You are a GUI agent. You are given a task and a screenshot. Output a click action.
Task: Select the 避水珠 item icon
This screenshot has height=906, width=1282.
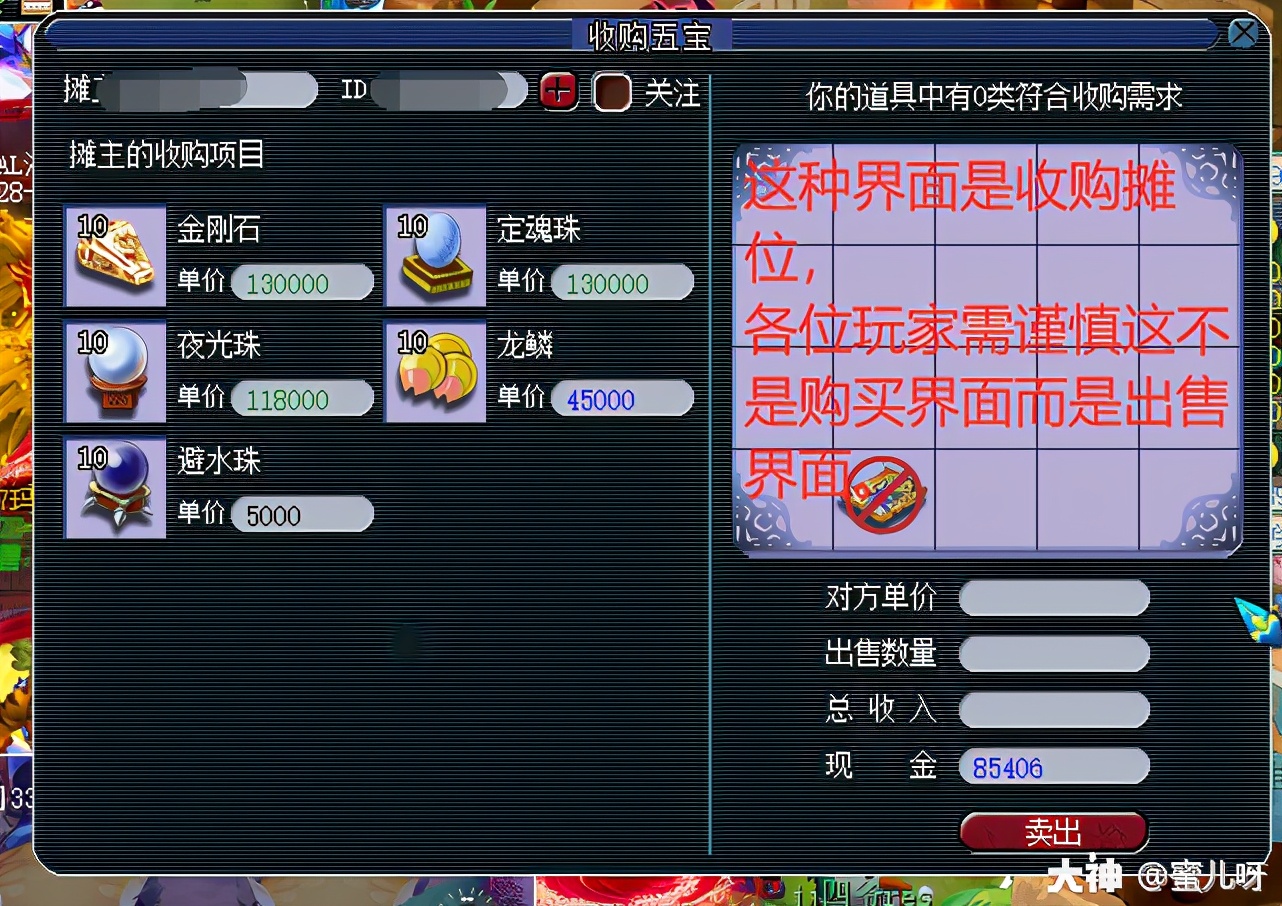click(x=114, y=488)
